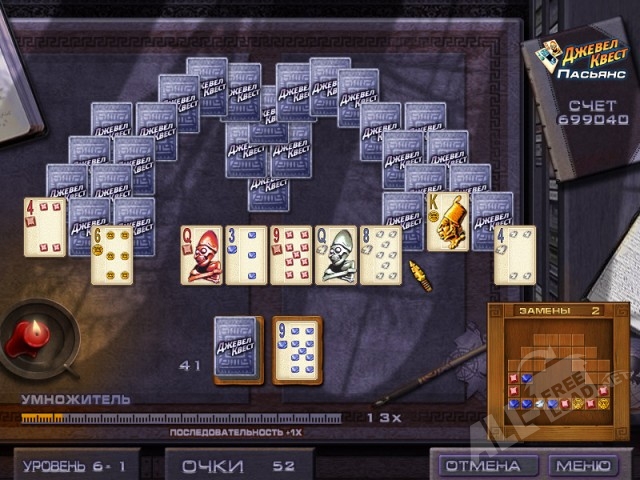
Task: Select the blue 3 card
Action: 246,255
